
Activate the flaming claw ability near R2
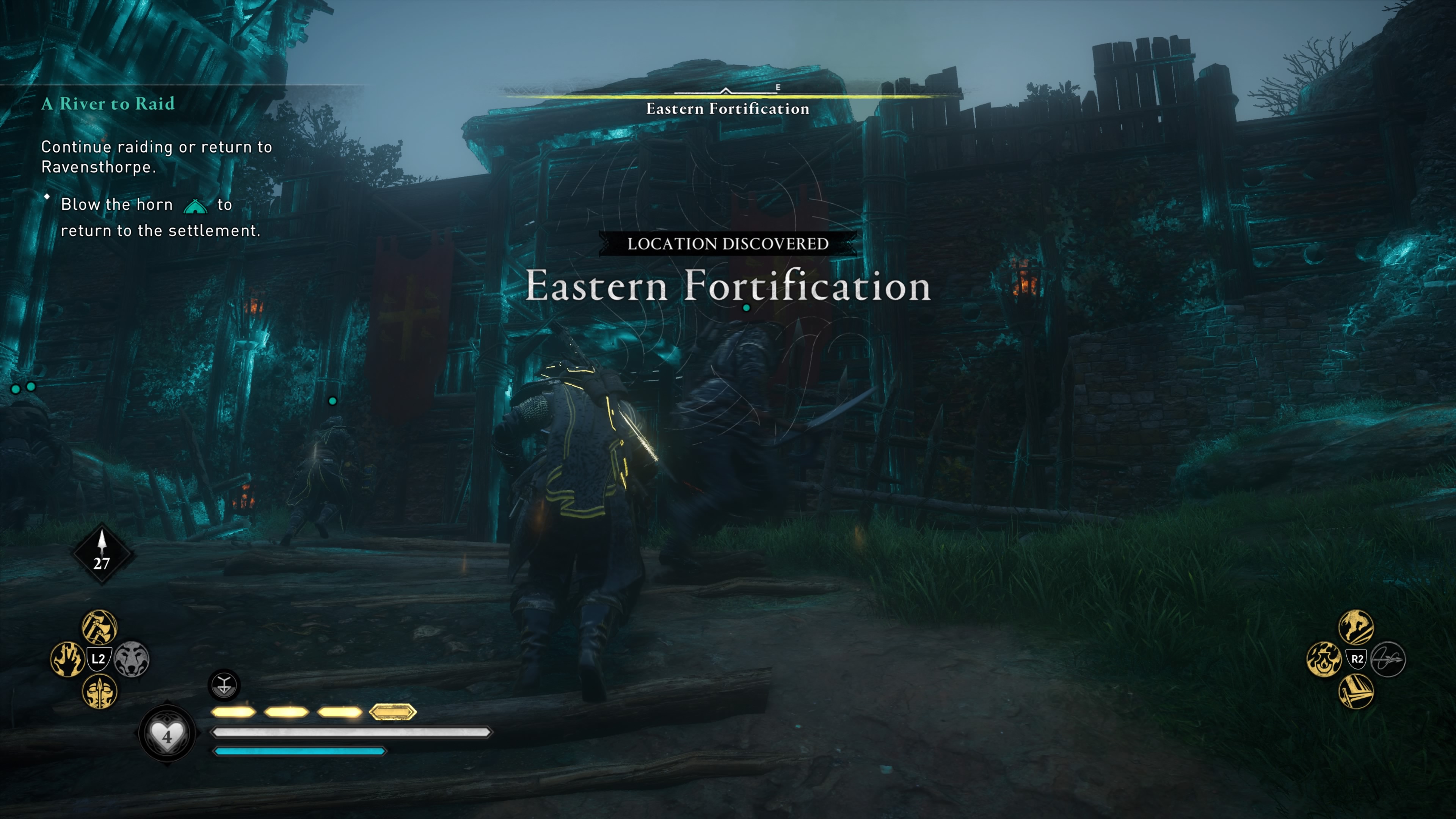pyautogui.click(x=1324, y=660)
